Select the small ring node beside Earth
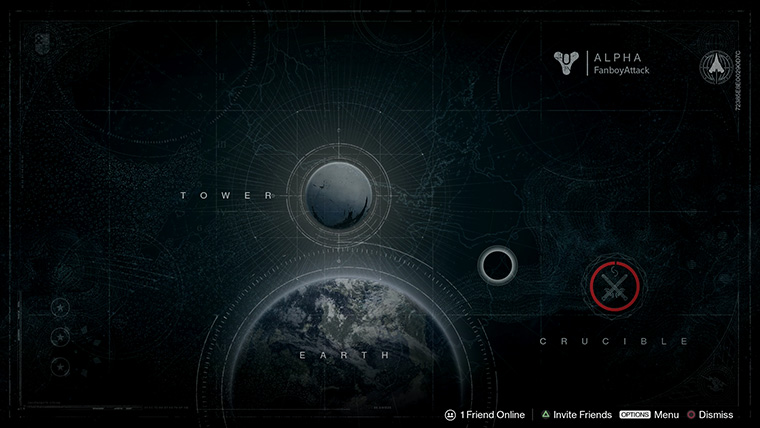Image resolution: width=760 pixels, height=428 pixels. (496, 266)
